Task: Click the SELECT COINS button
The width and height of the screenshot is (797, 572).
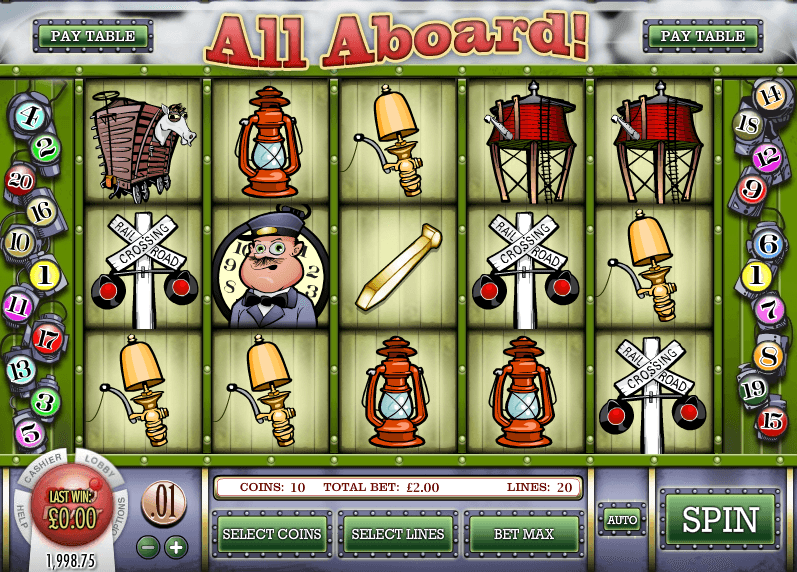Action: coord(271,534)
